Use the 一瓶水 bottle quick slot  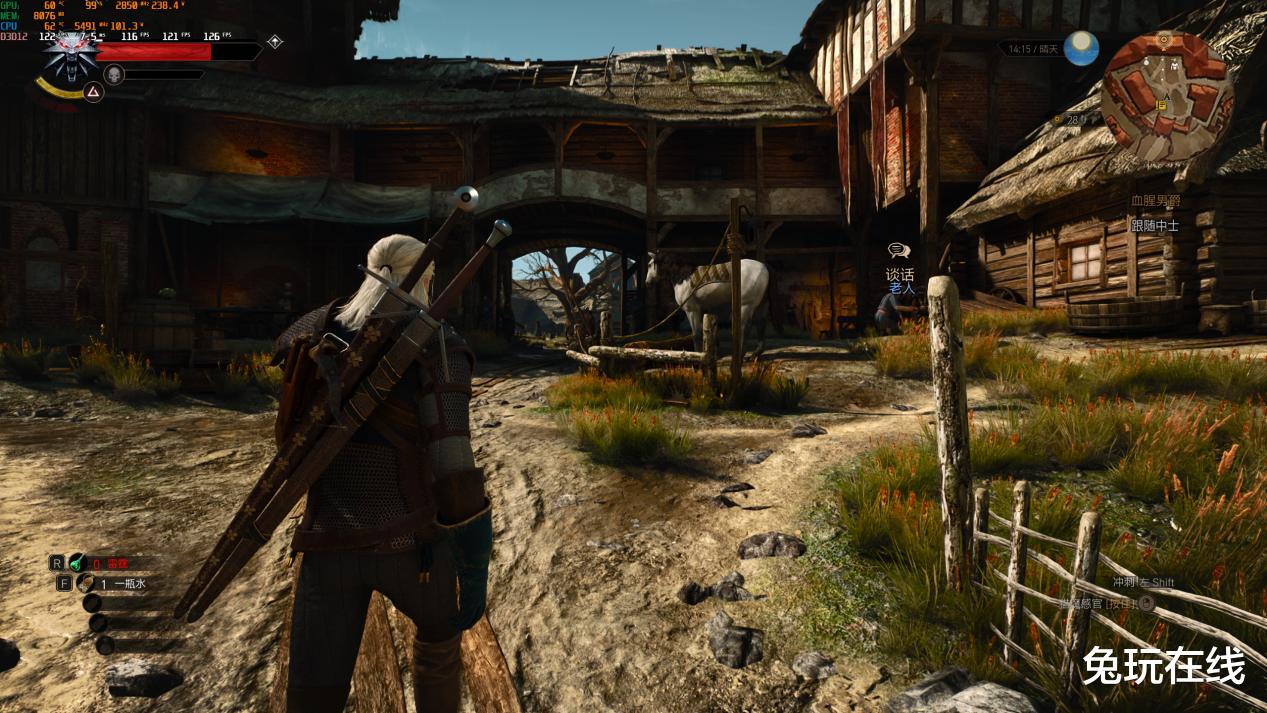click(86, 583)
